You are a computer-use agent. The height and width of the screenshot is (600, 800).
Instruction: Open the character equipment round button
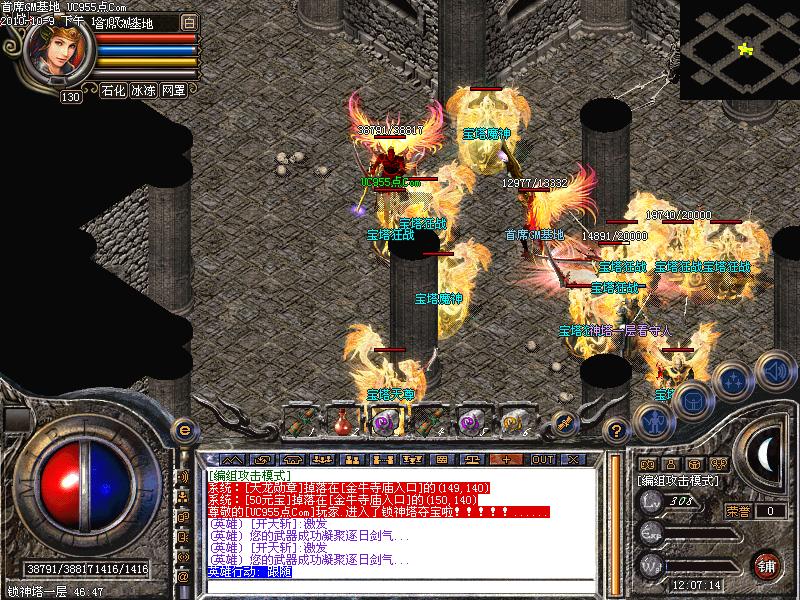655,421
